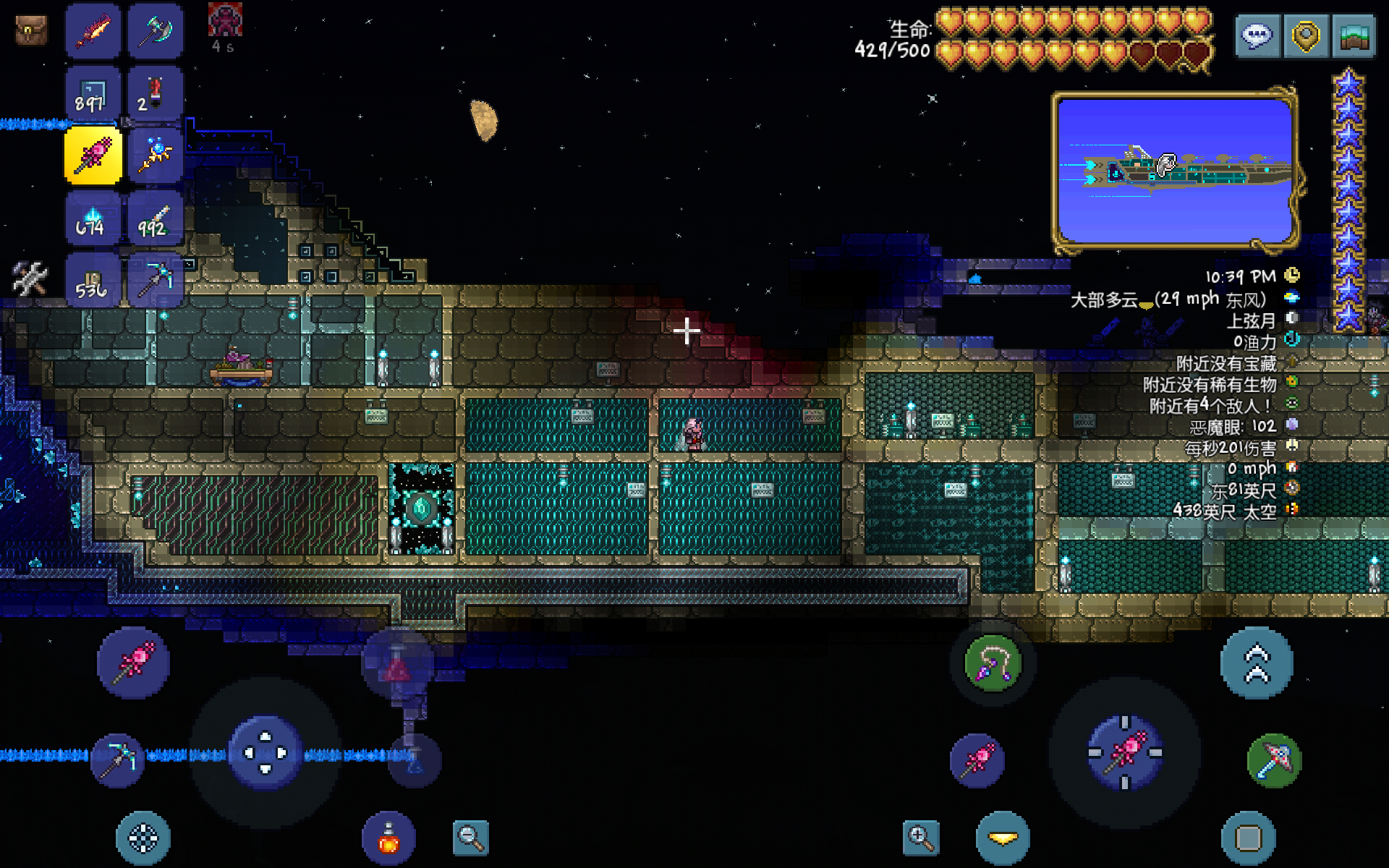Select the gold and blue gem staff slot
The height and width of the screenshot is (868, 1389).
point(155,156)
